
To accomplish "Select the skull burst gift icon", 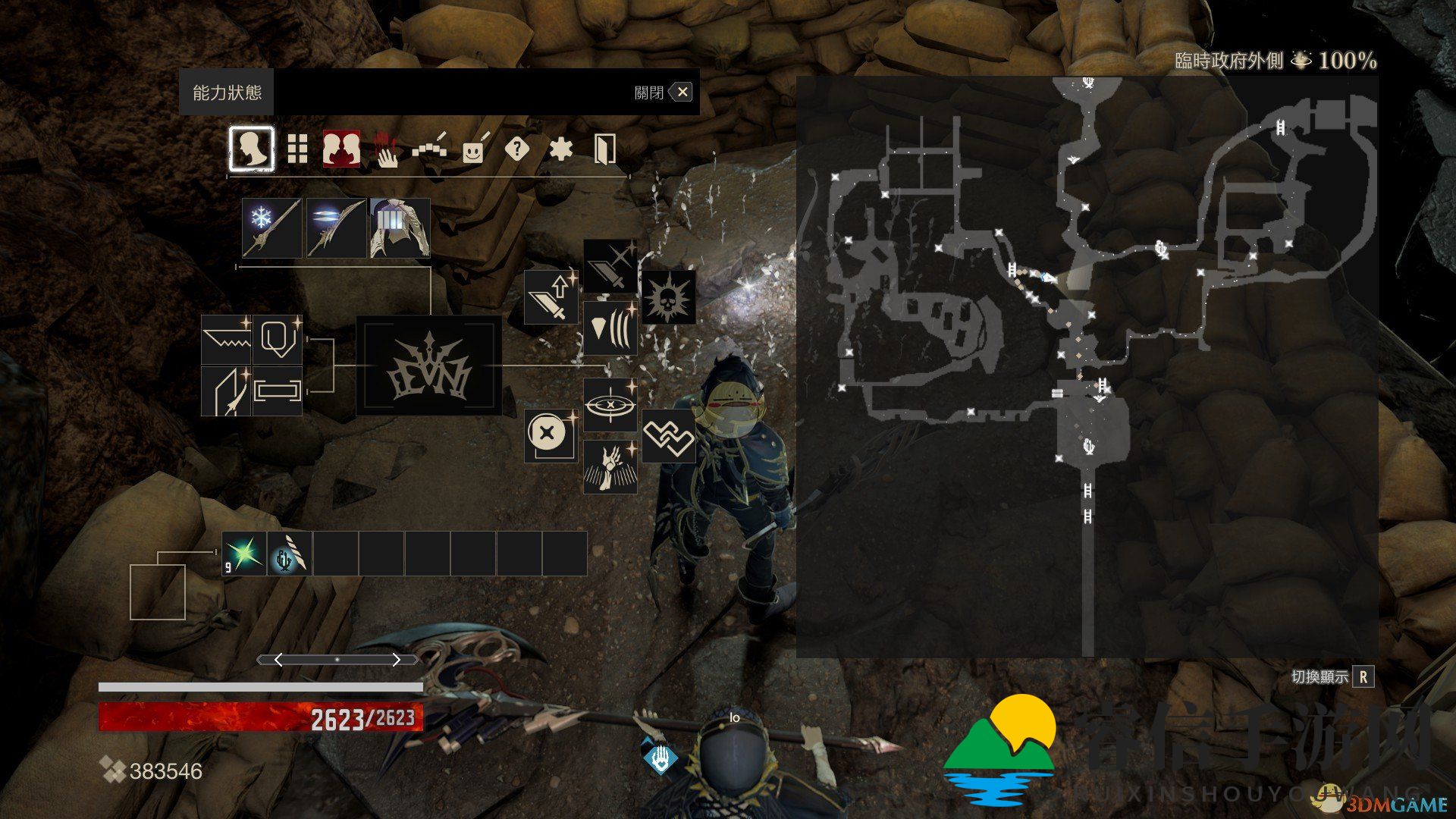I will pyautogui.click(x=668, y=297).
